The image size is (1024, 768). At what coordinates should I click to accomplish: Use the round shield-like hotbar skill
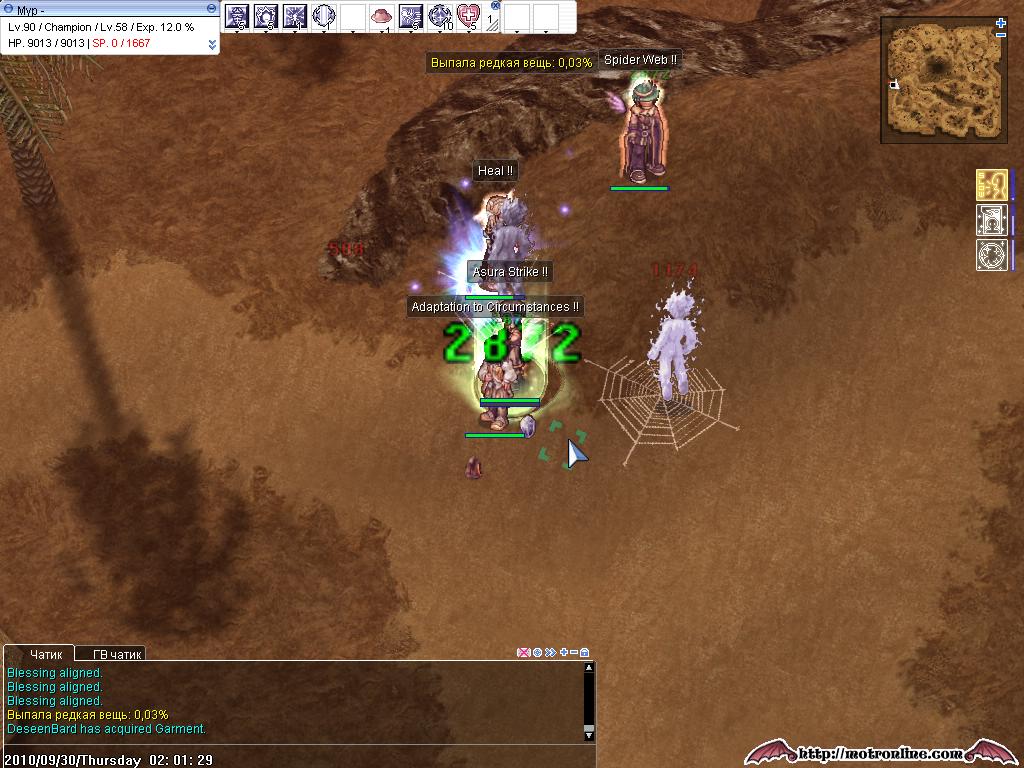click(x=323, y=16)
